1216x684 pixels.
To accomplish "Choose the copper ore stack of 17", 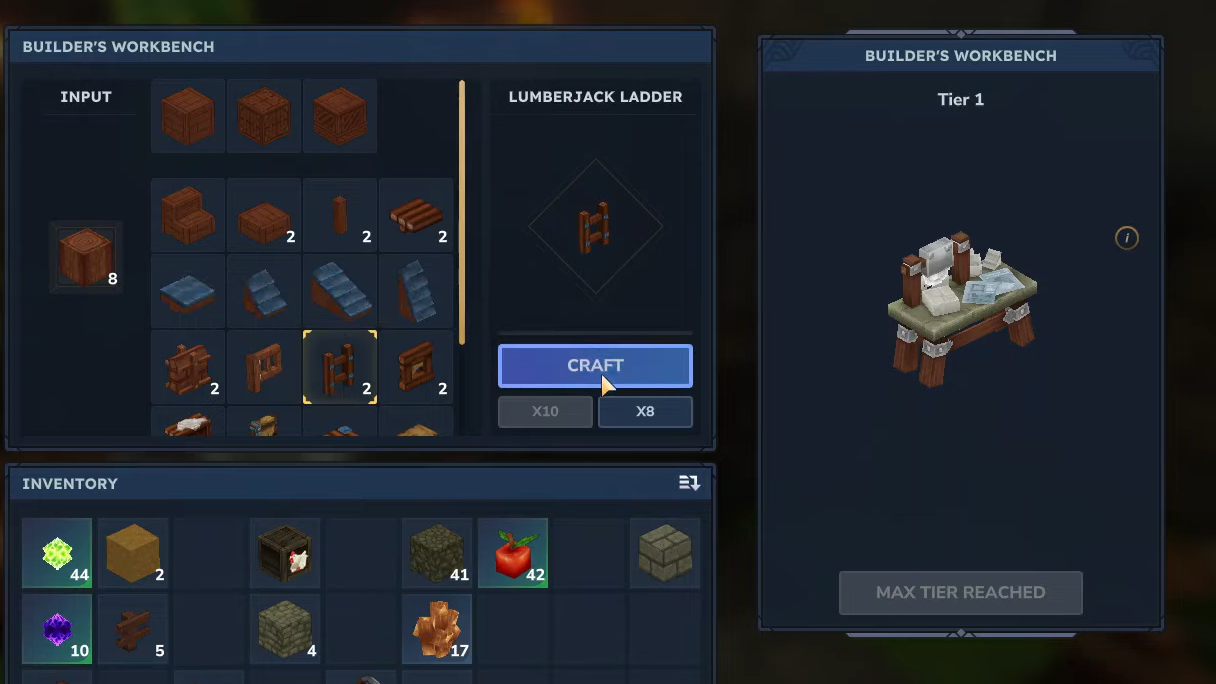I will (437, 629).
